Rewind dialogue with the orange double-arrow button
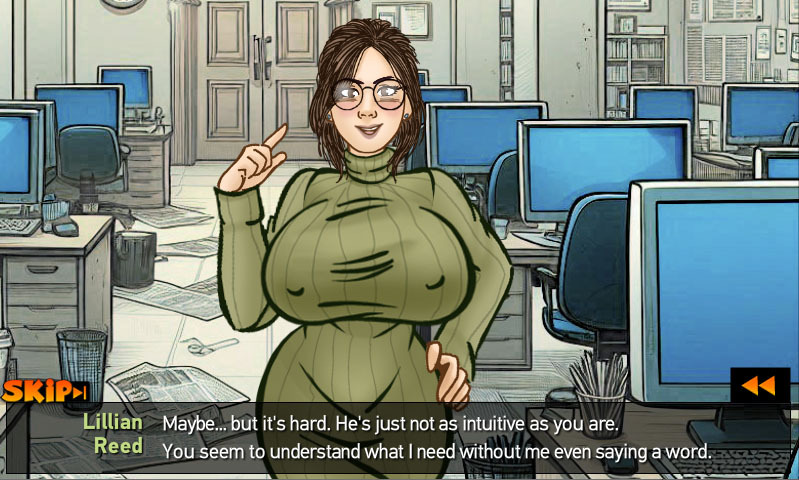Viewport: 799px width, 480px height. [x=759, y=385]
